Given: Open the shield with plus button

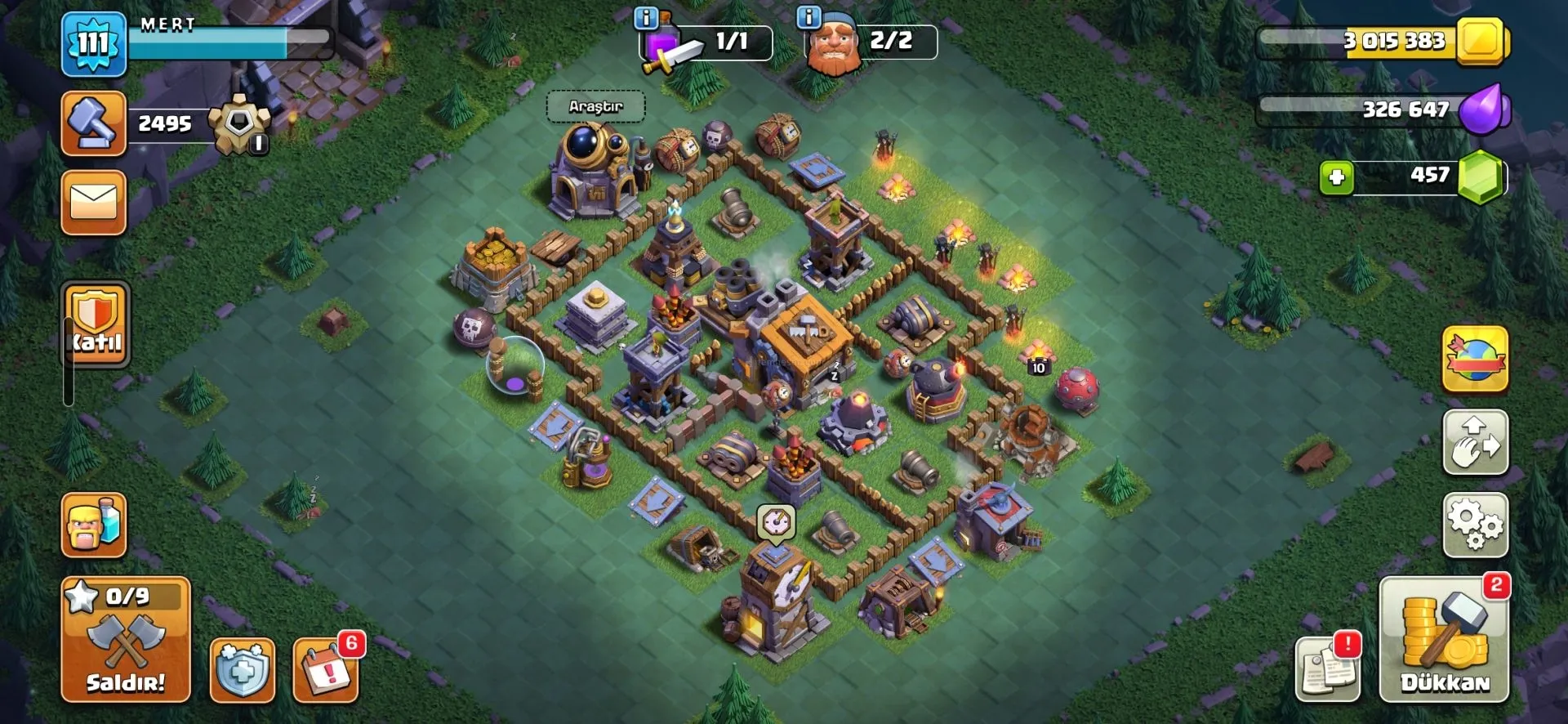Looking at the screenshot, I should click(243, 670).
